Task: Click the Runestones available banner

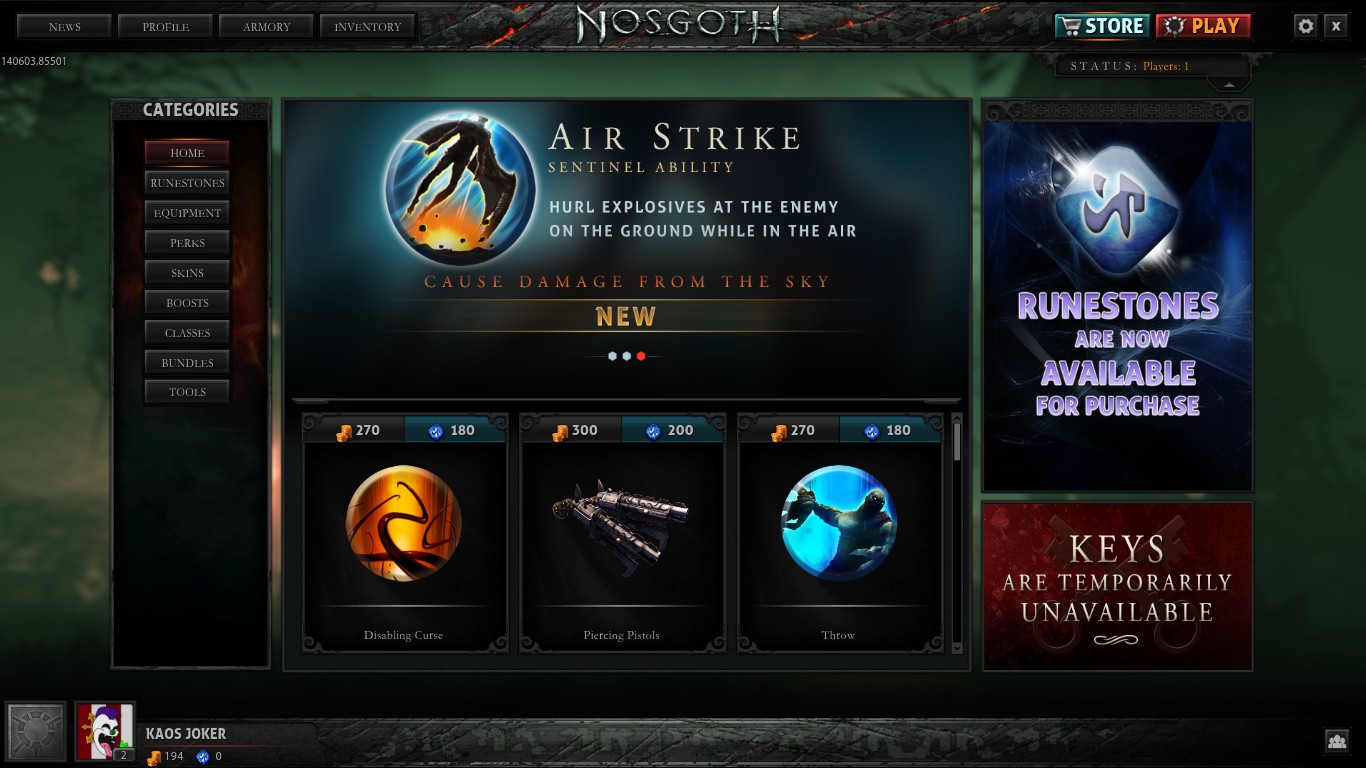Action: [x=1116, y=295]
